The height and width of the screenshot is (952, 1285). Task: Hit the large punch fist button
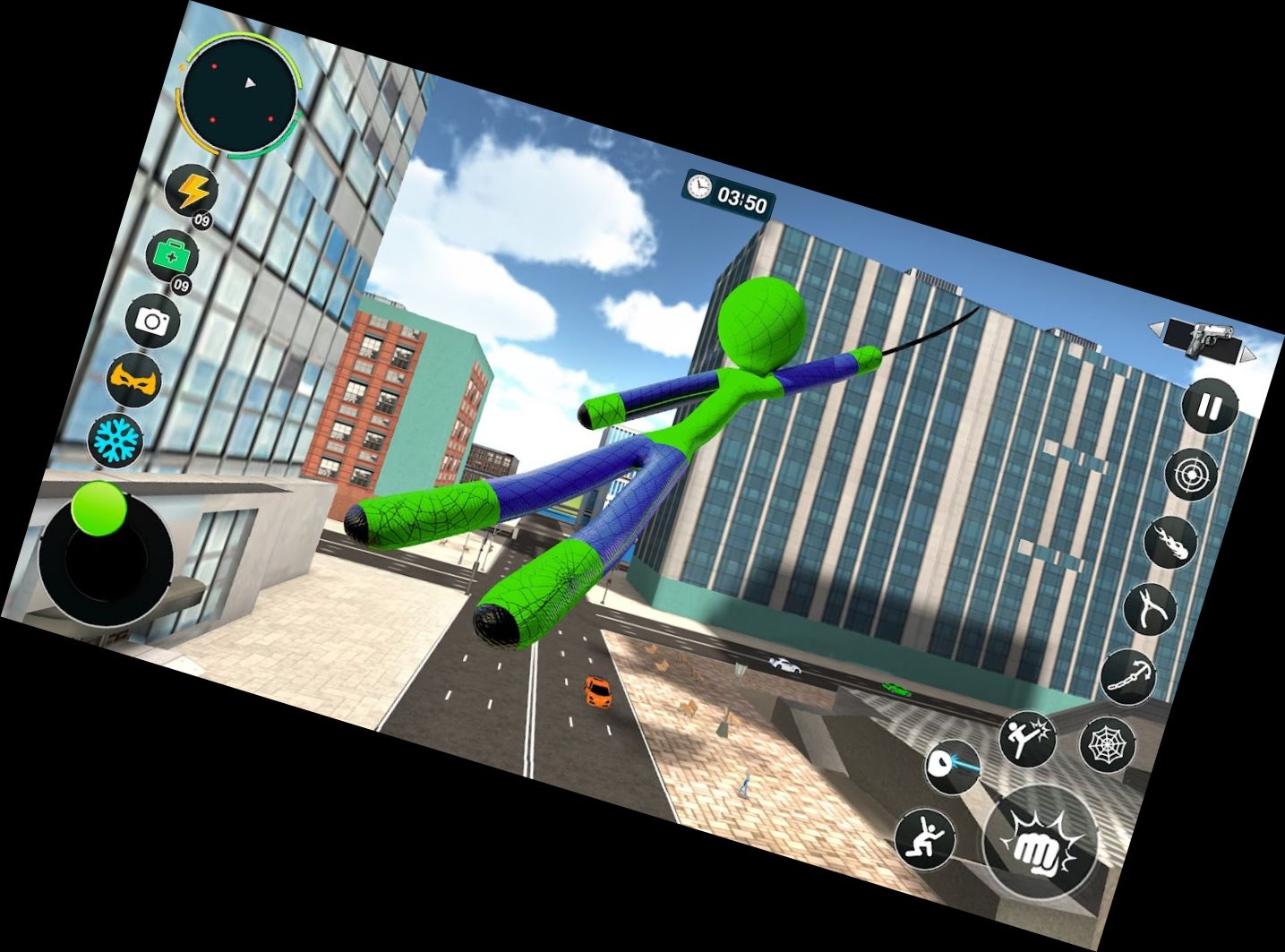(1041, 842)
